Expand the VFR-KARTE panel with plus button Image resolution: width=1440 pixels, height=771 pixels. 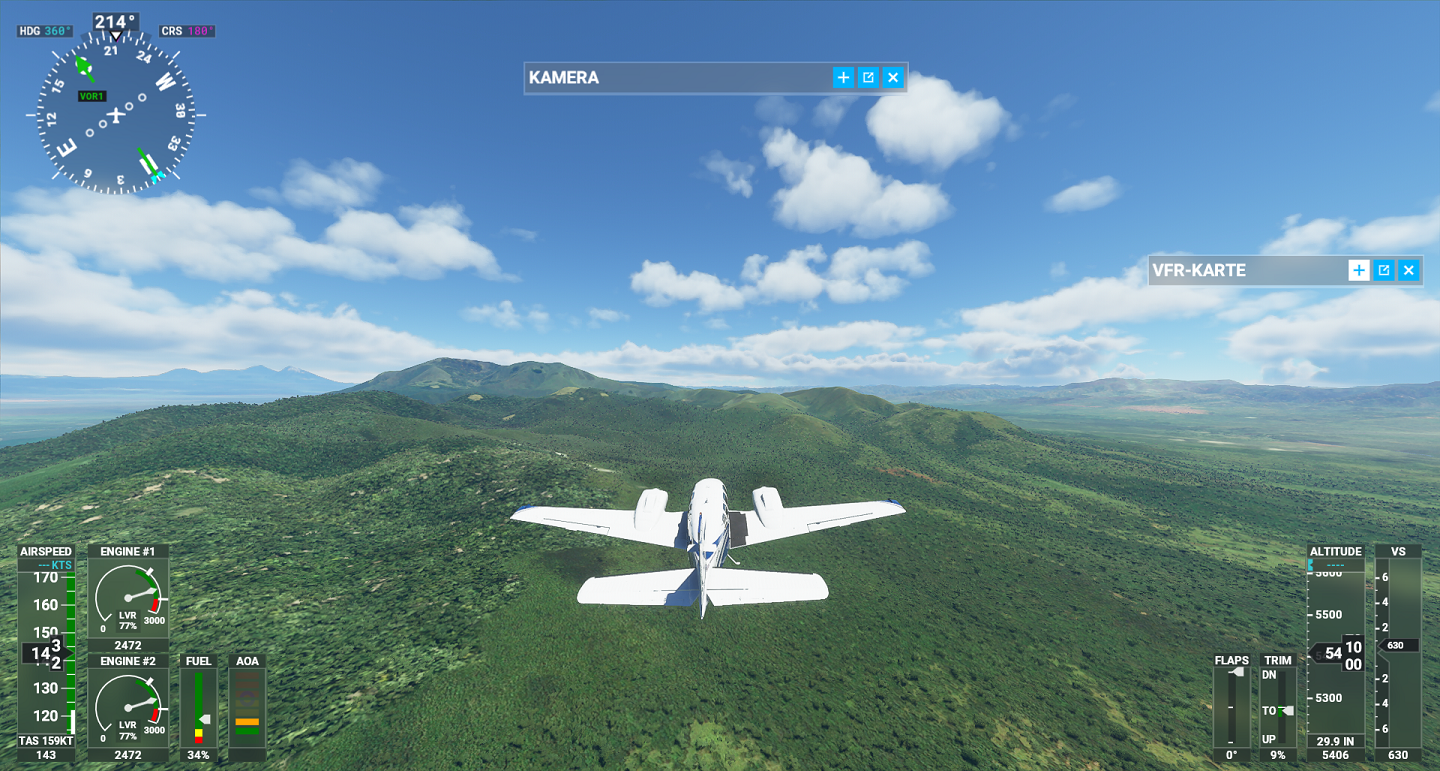(1359, 270)
